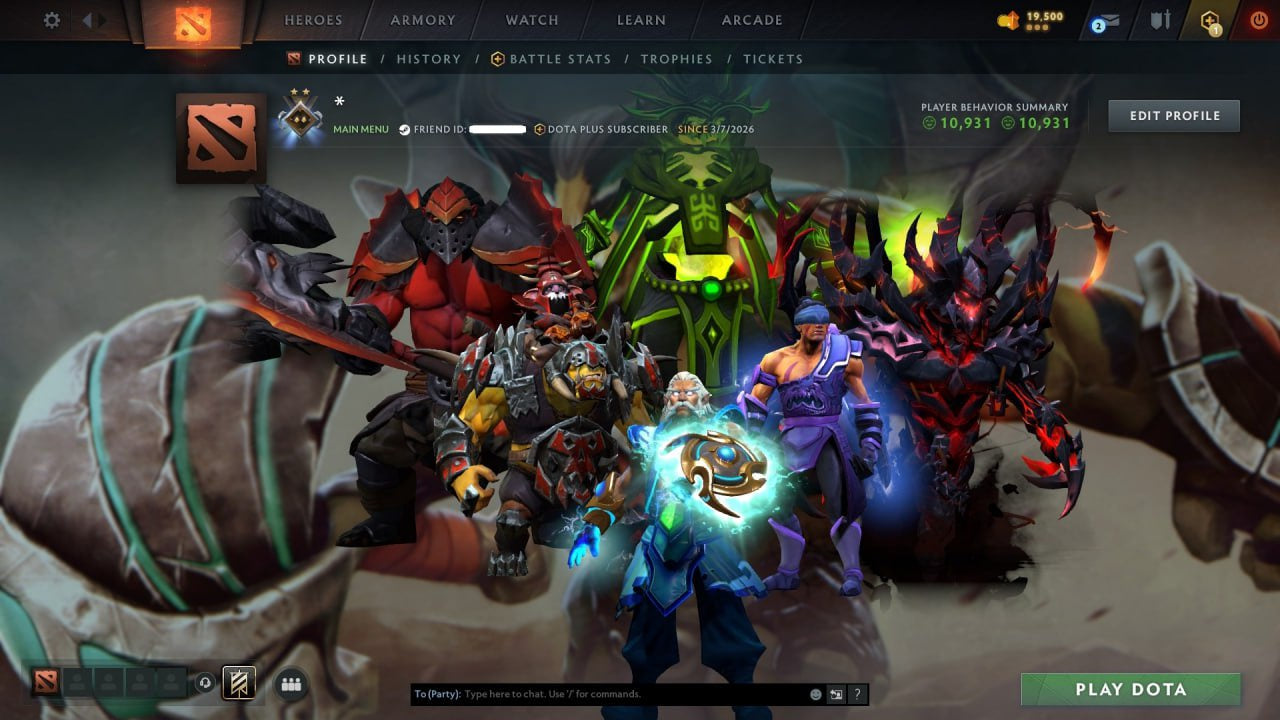1280x720 pixels.
Task: Open the Arcade menu
Action: 751,19
